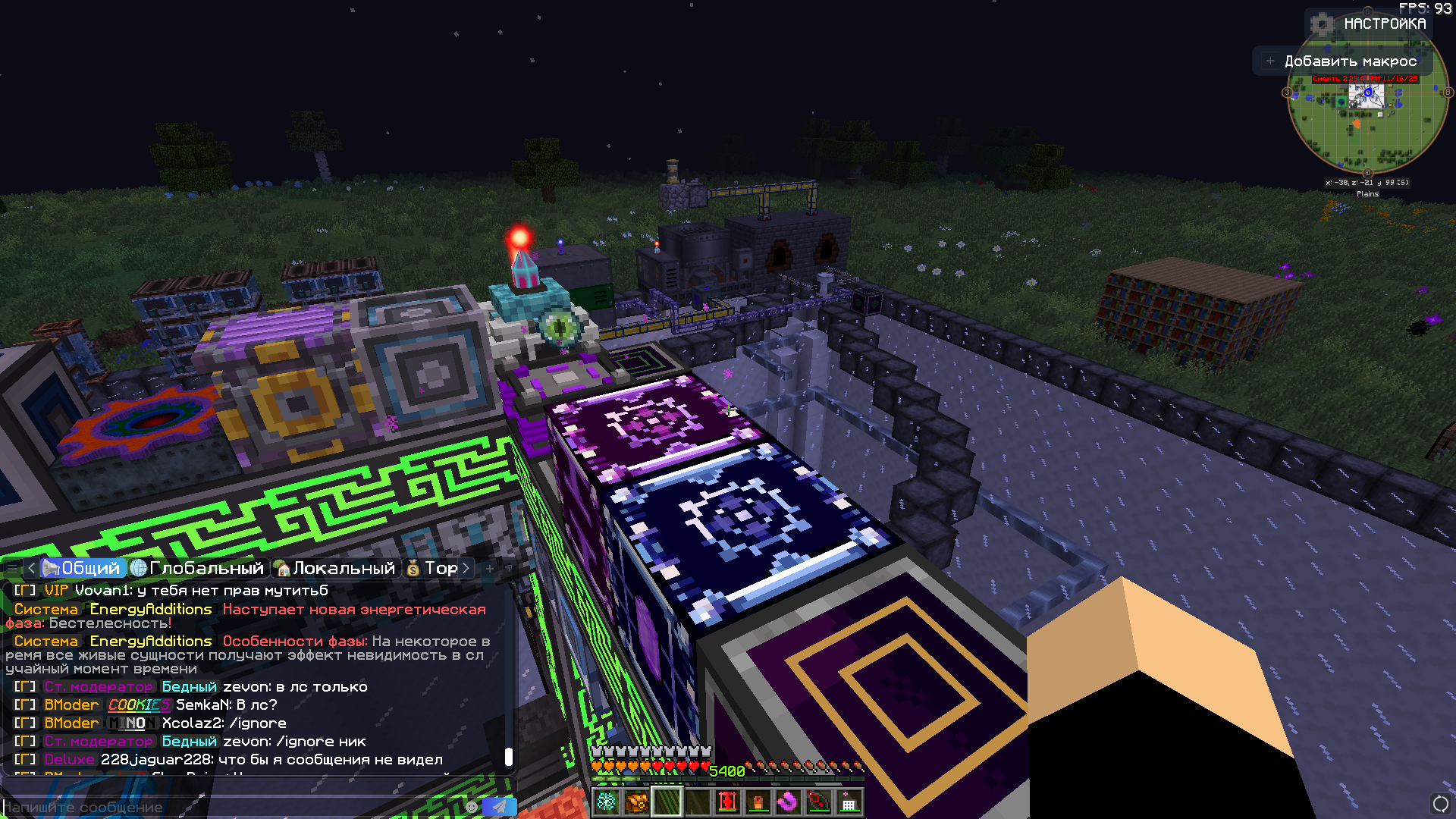Send the chat message with paper plane
Screen dimensions: 1456x819
(499, 807)
